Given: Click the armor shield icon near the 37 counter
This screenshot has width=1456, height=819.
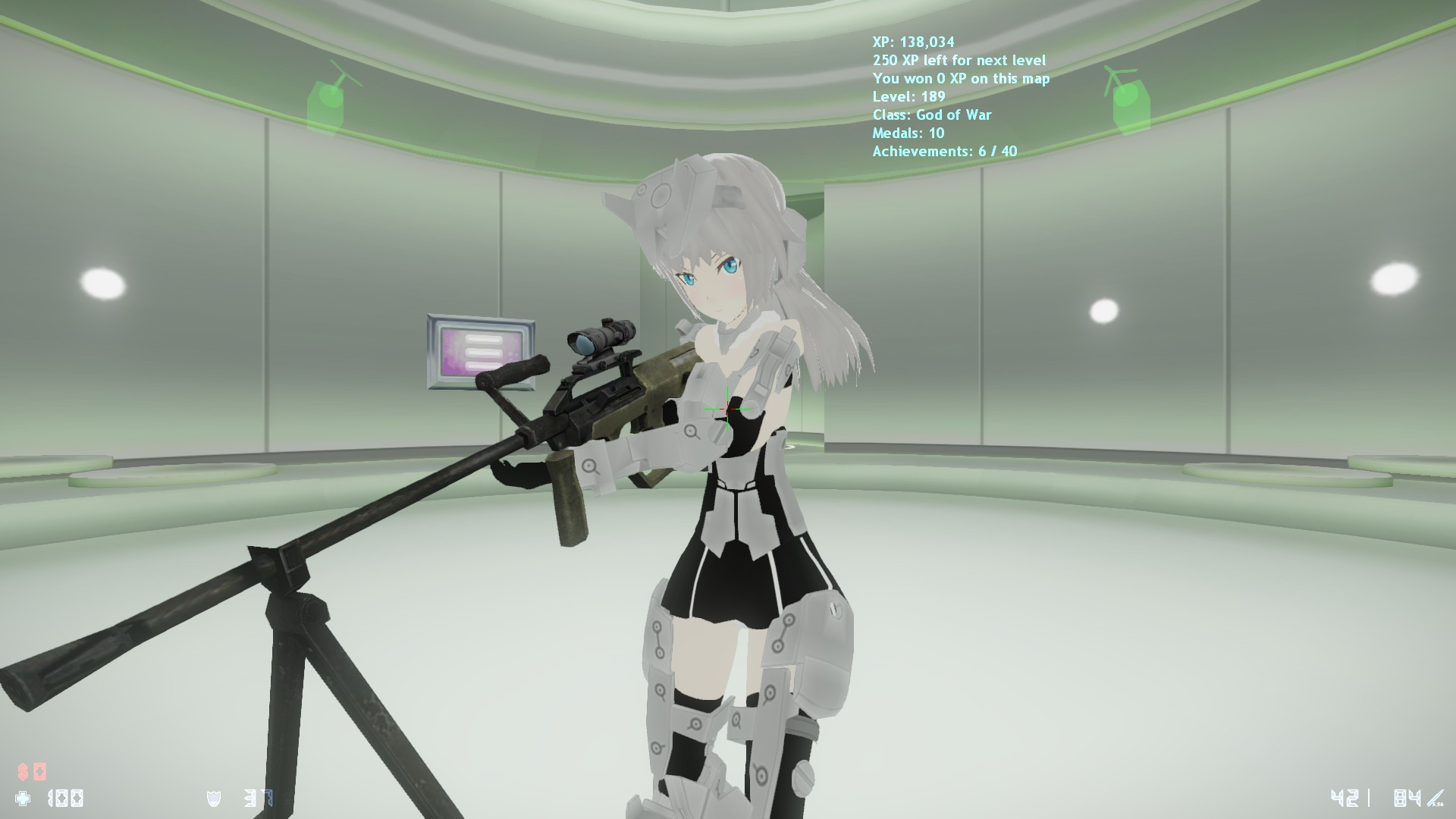Looking at the screenshot, I should (x=212, y=799).
